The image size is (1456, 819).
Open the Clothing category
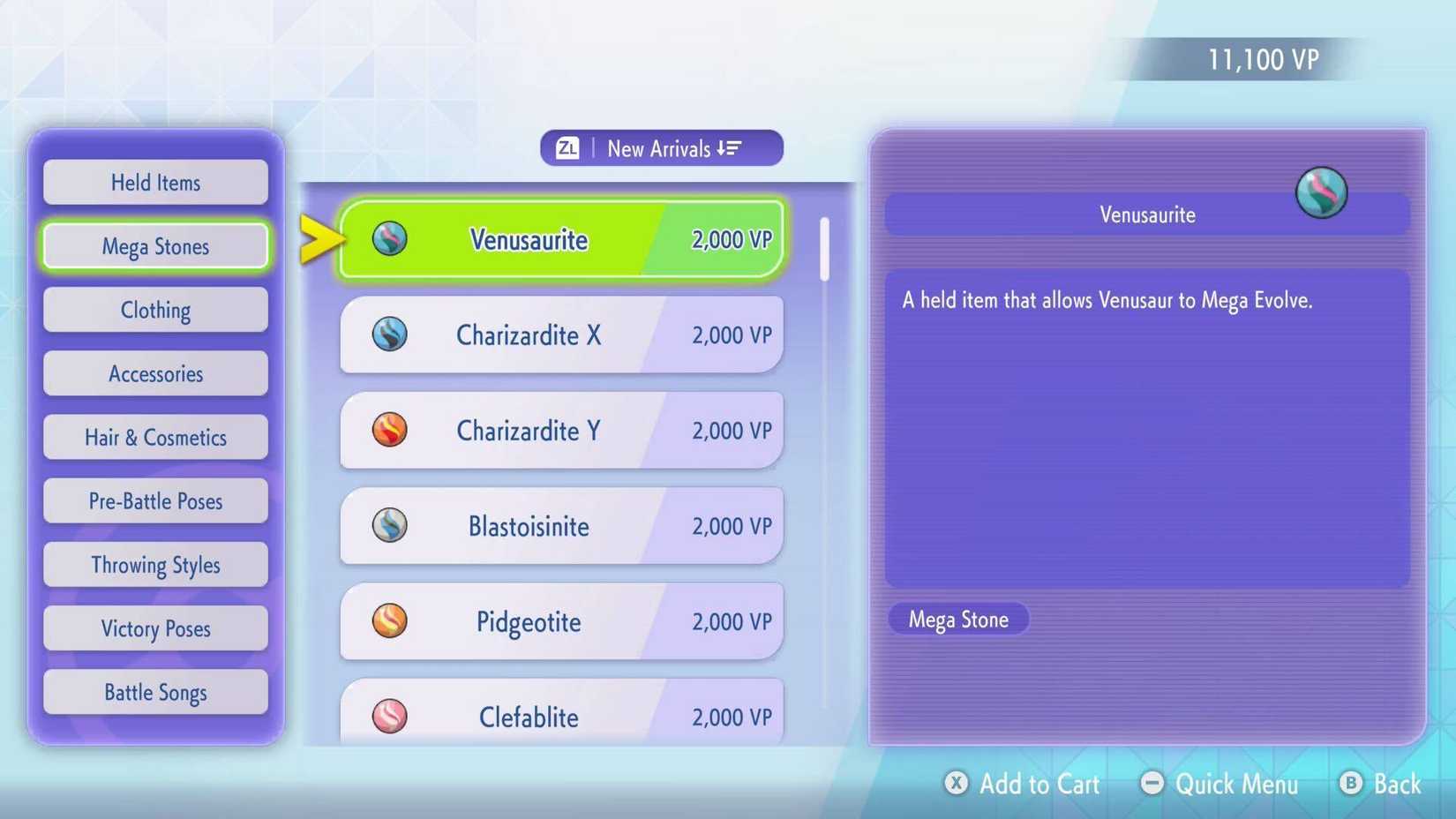click(155, 310)
